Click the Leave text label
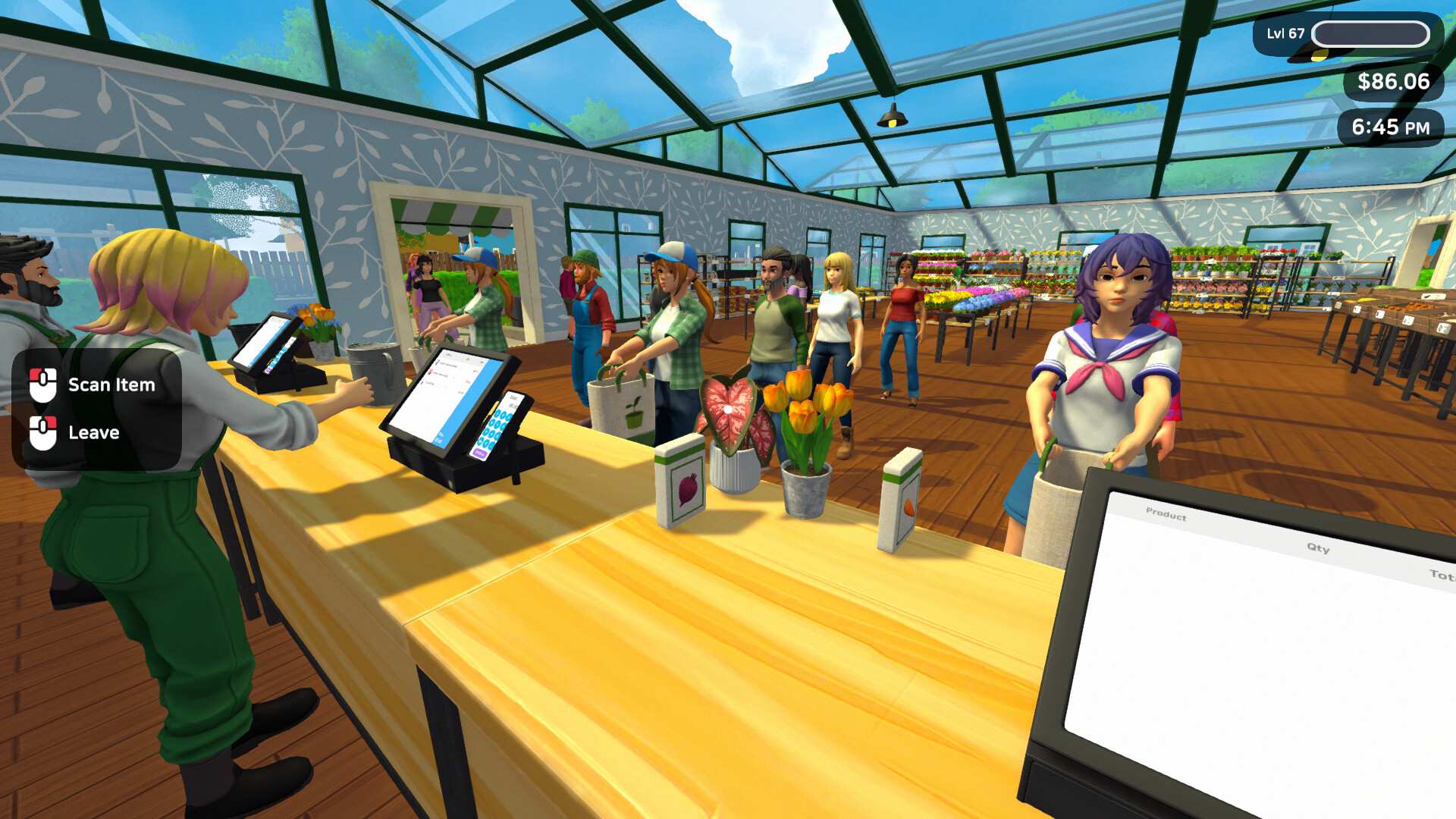Screen dimensions: 1456x819 click(x=93, y=432)
